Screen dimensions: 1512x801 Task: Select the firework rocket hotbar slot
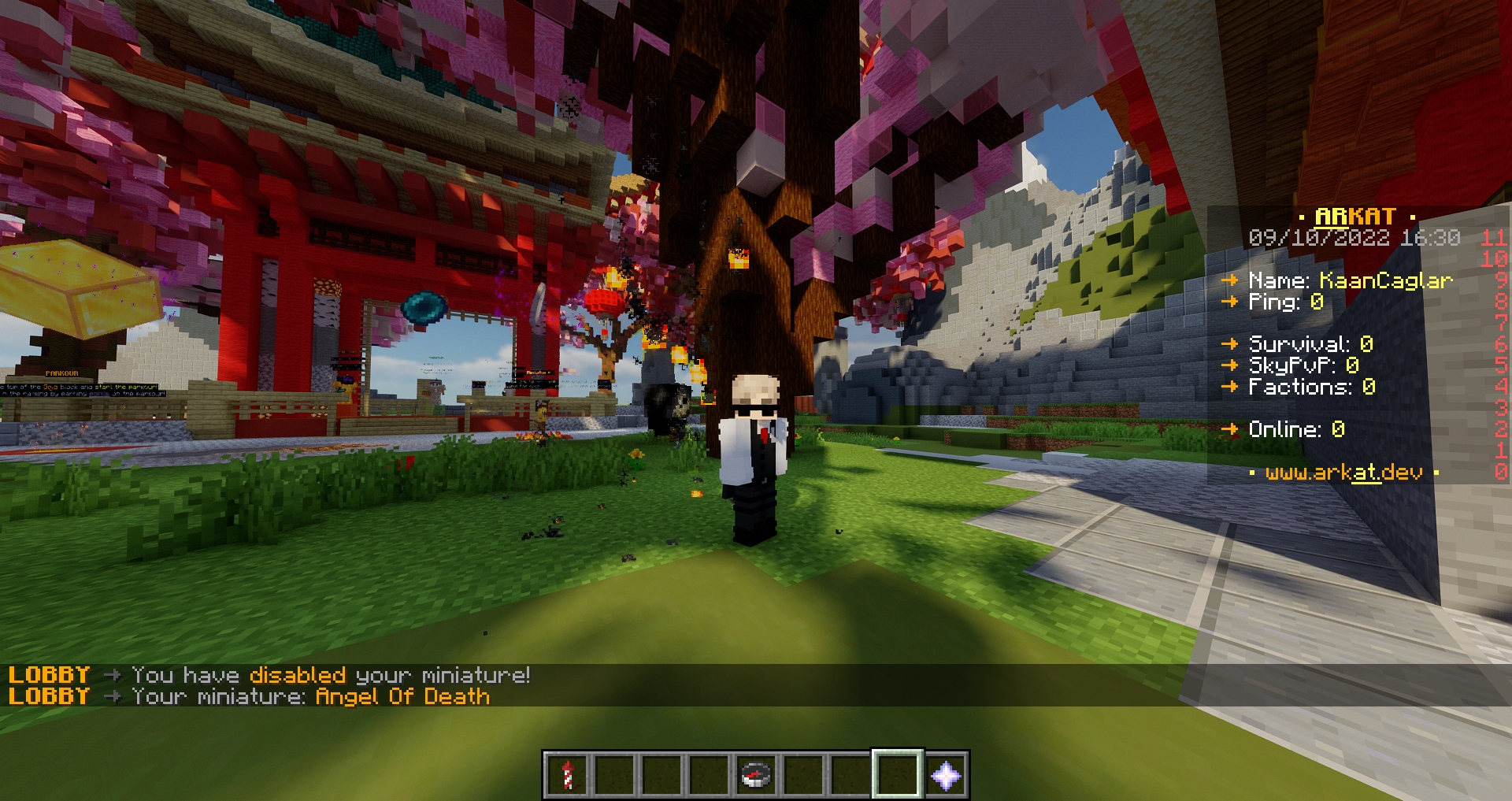pyautogui.click(x=567, y=775)
